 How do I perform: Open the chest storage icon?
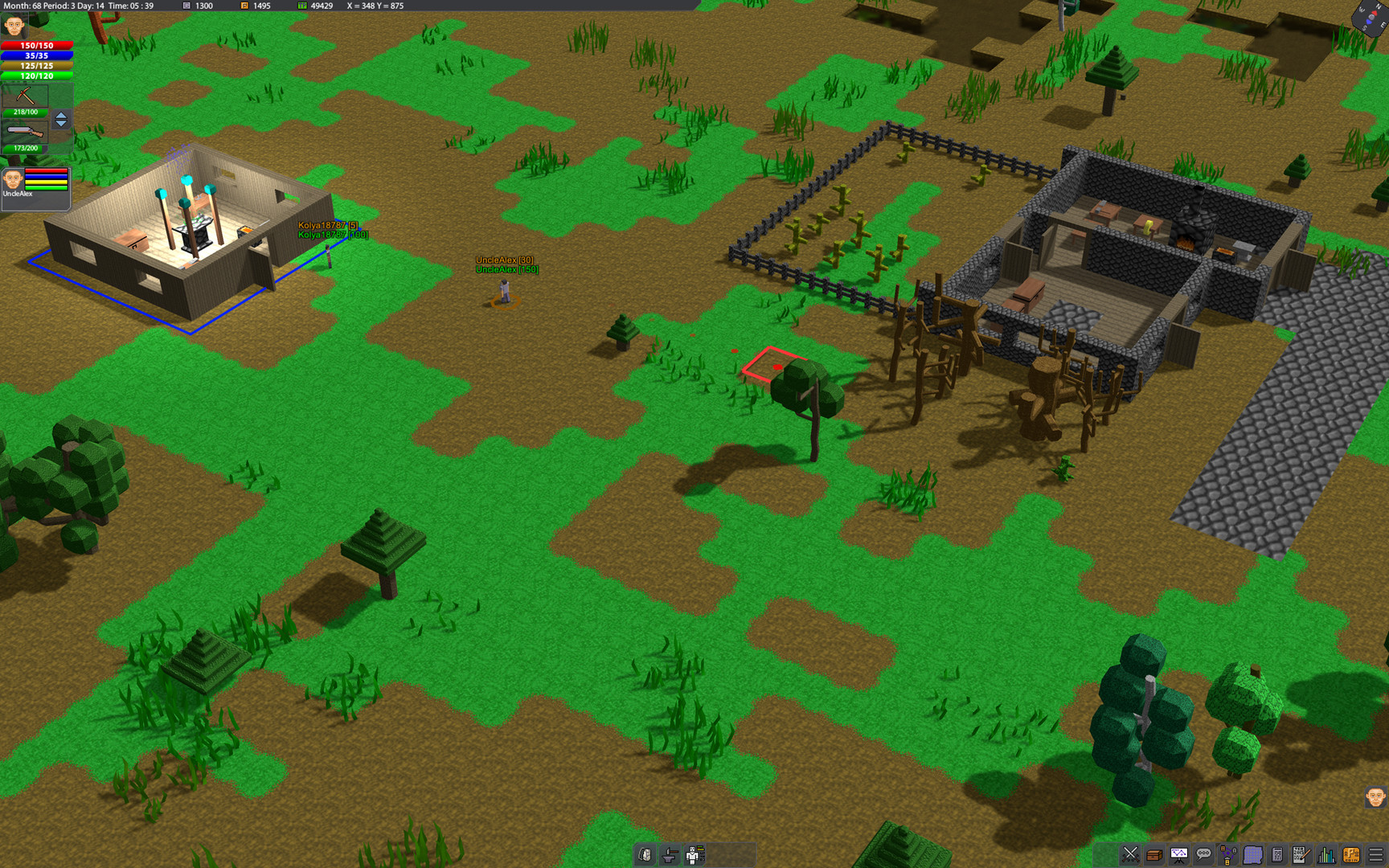point(1153,854)
